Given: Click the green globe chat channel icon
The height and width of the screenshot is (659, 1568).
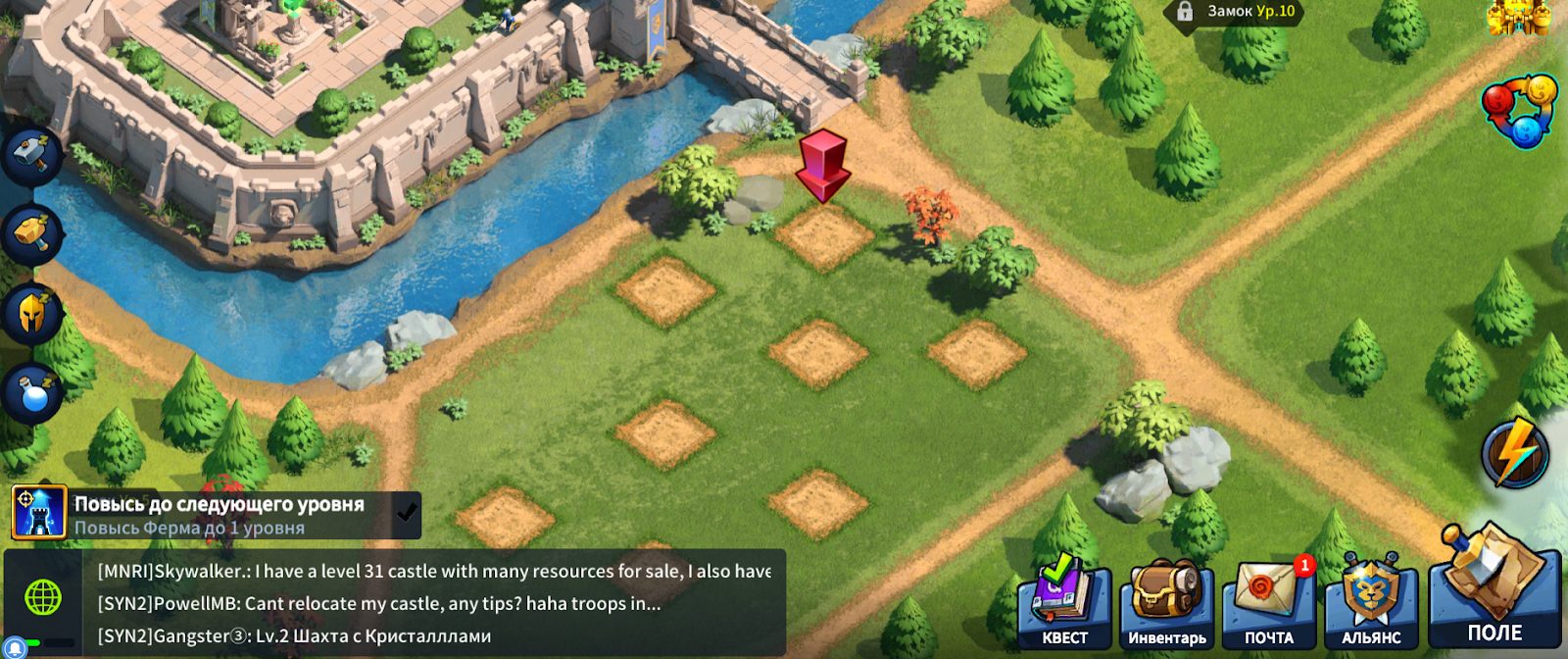Looking at the screenshot, I should [43, 596].
